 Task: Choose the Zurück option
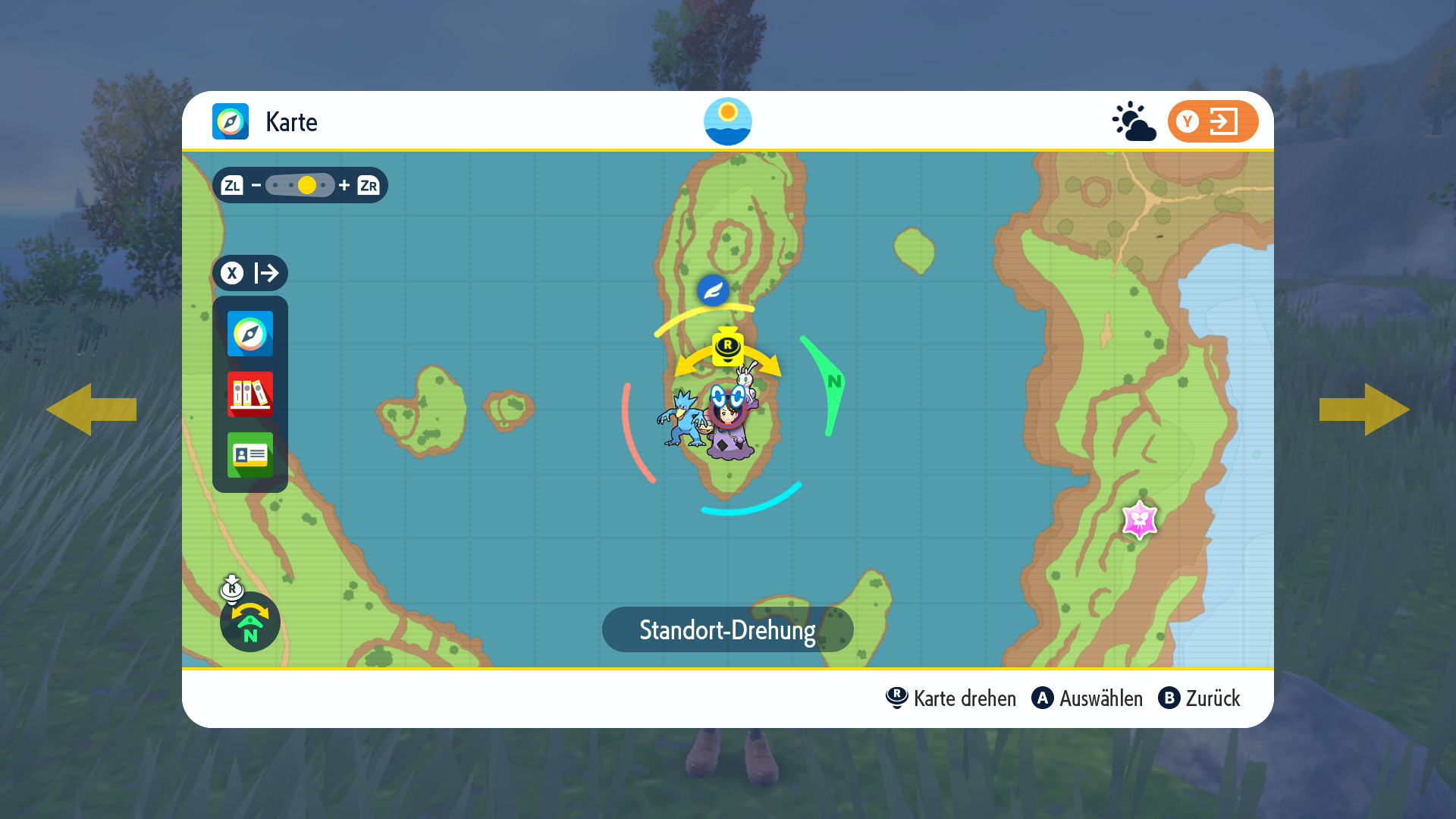[x=1200, y=698]
